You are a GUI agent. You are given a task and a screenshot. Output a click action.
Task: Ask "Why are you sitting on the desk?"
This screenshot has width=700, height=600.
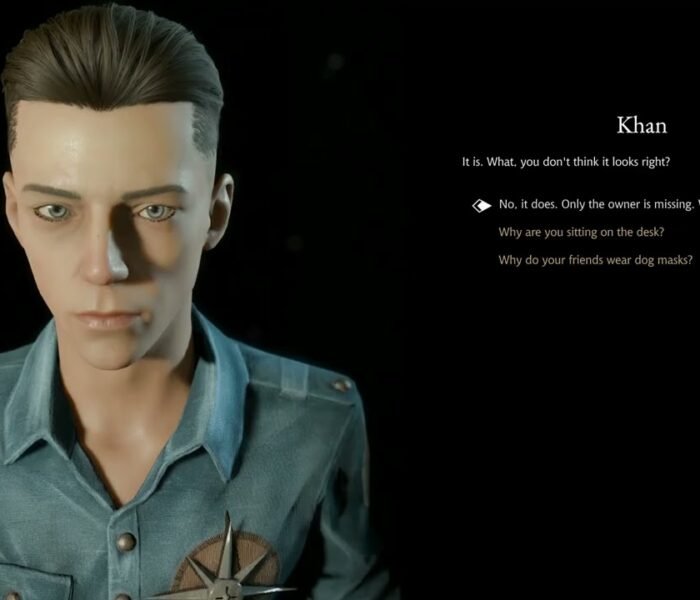582,233
